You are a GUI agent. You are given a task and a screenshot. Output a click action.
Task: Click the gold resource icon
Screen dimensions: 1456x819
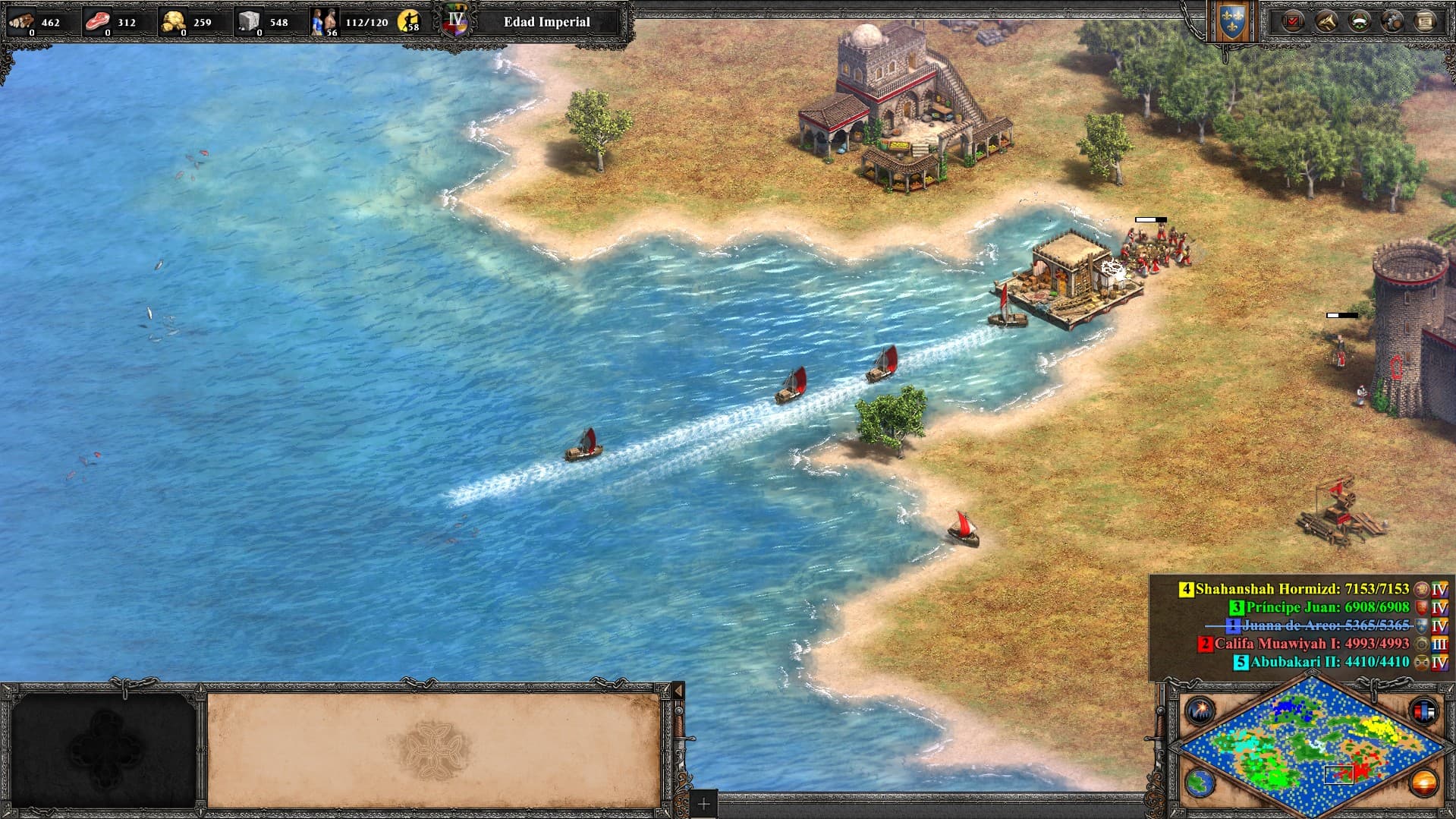(x=174, y=21)
